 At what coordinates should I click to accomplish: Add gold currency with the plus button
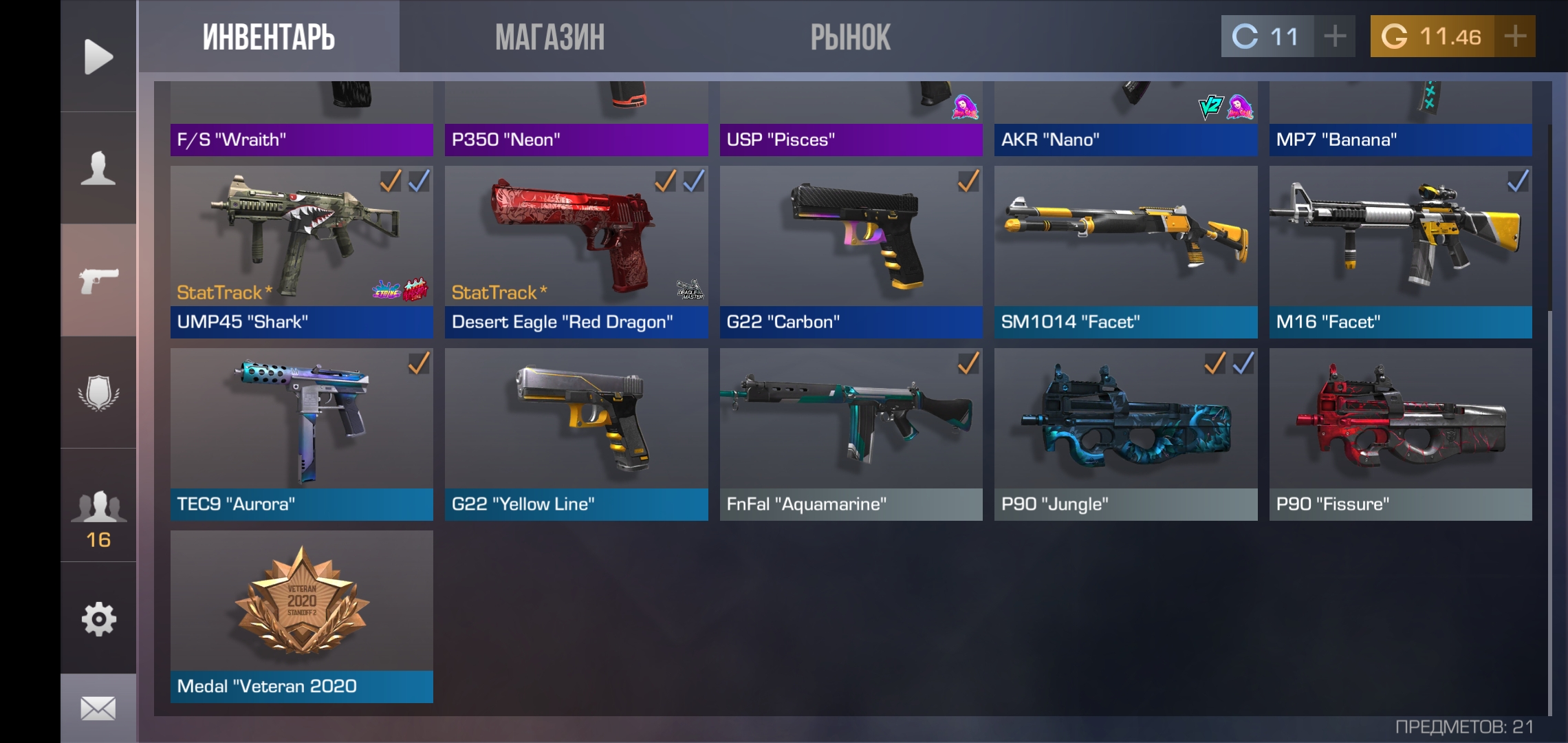(x=1515, y=36)
